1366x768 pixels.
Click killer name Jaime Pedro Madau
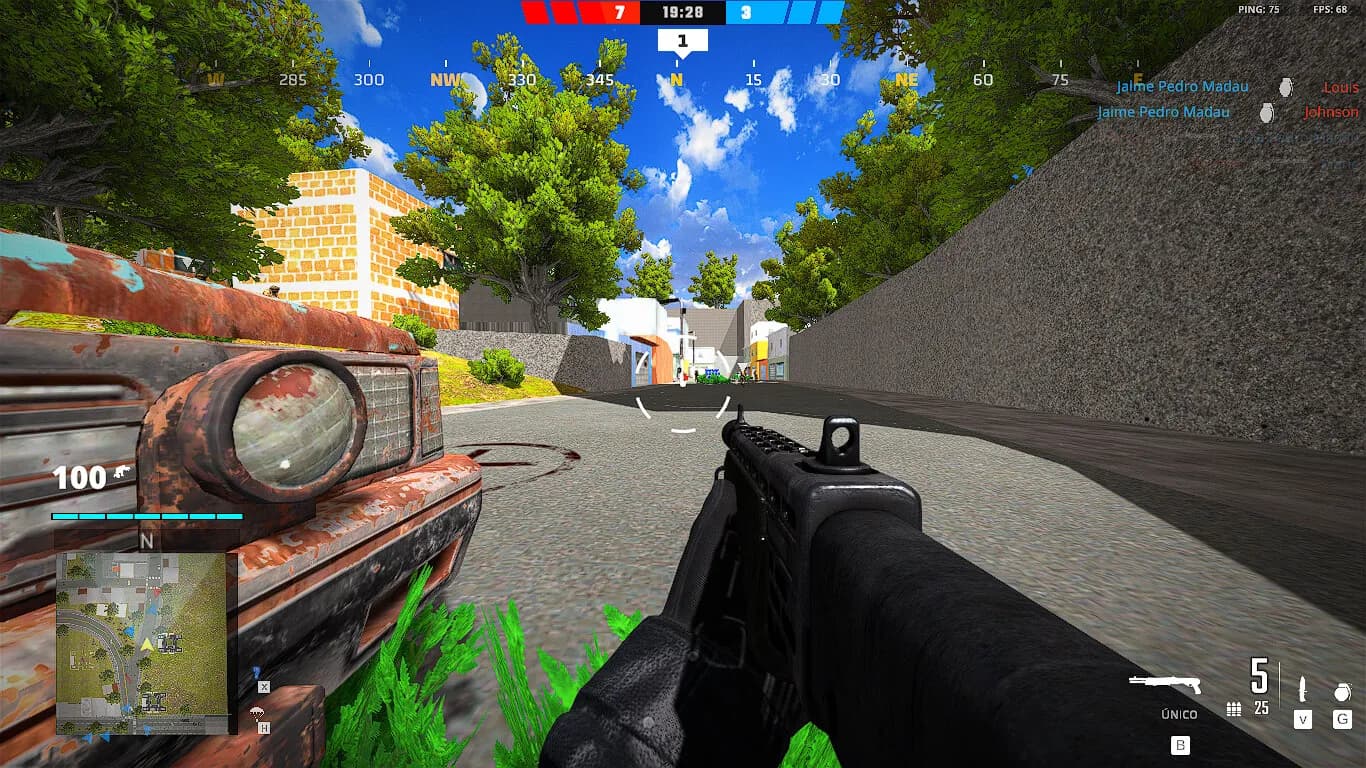(x=1183, y=87)
